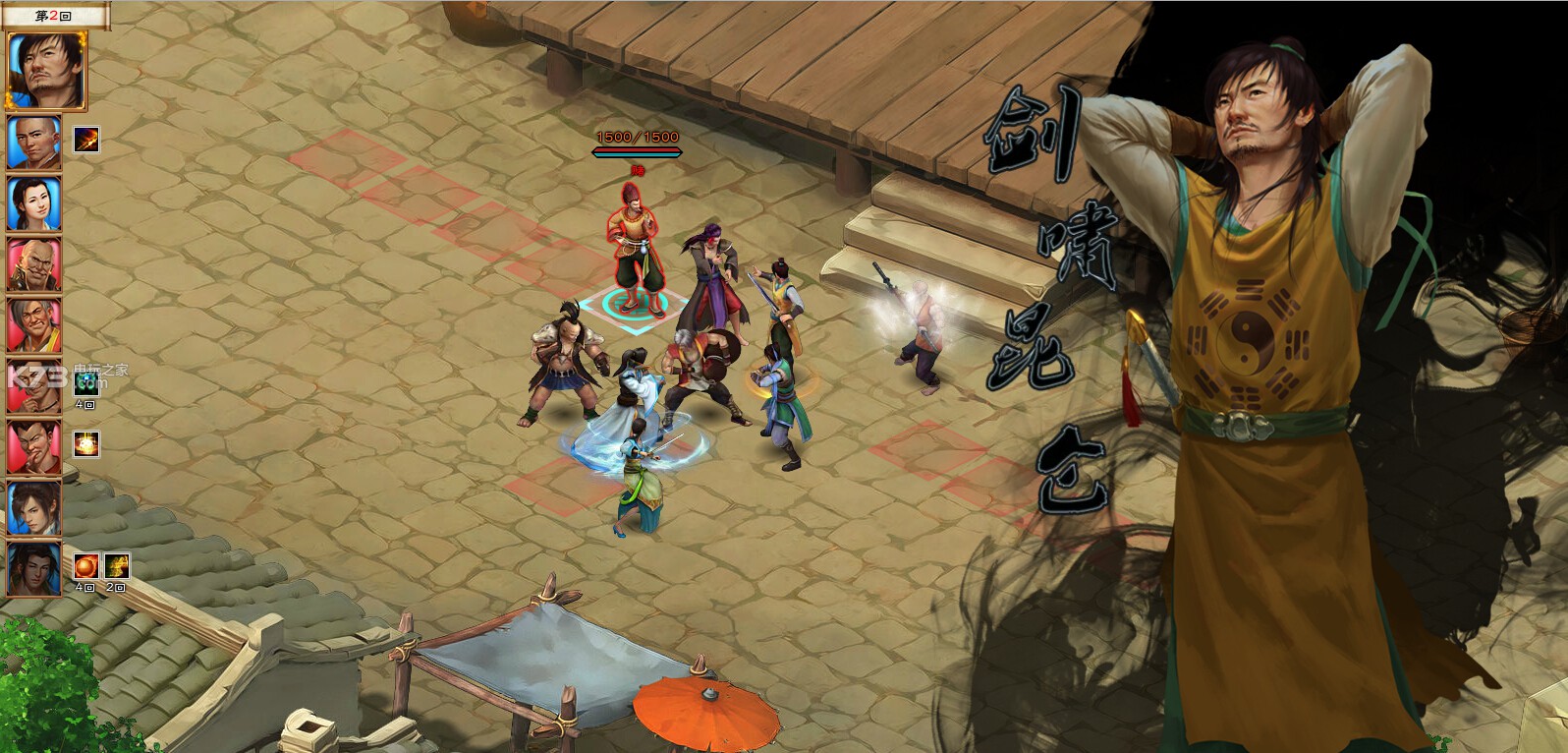Inspect the flaming slash buff icon
The height and width of the screenshot is (753, 1568).
[86, 141]
